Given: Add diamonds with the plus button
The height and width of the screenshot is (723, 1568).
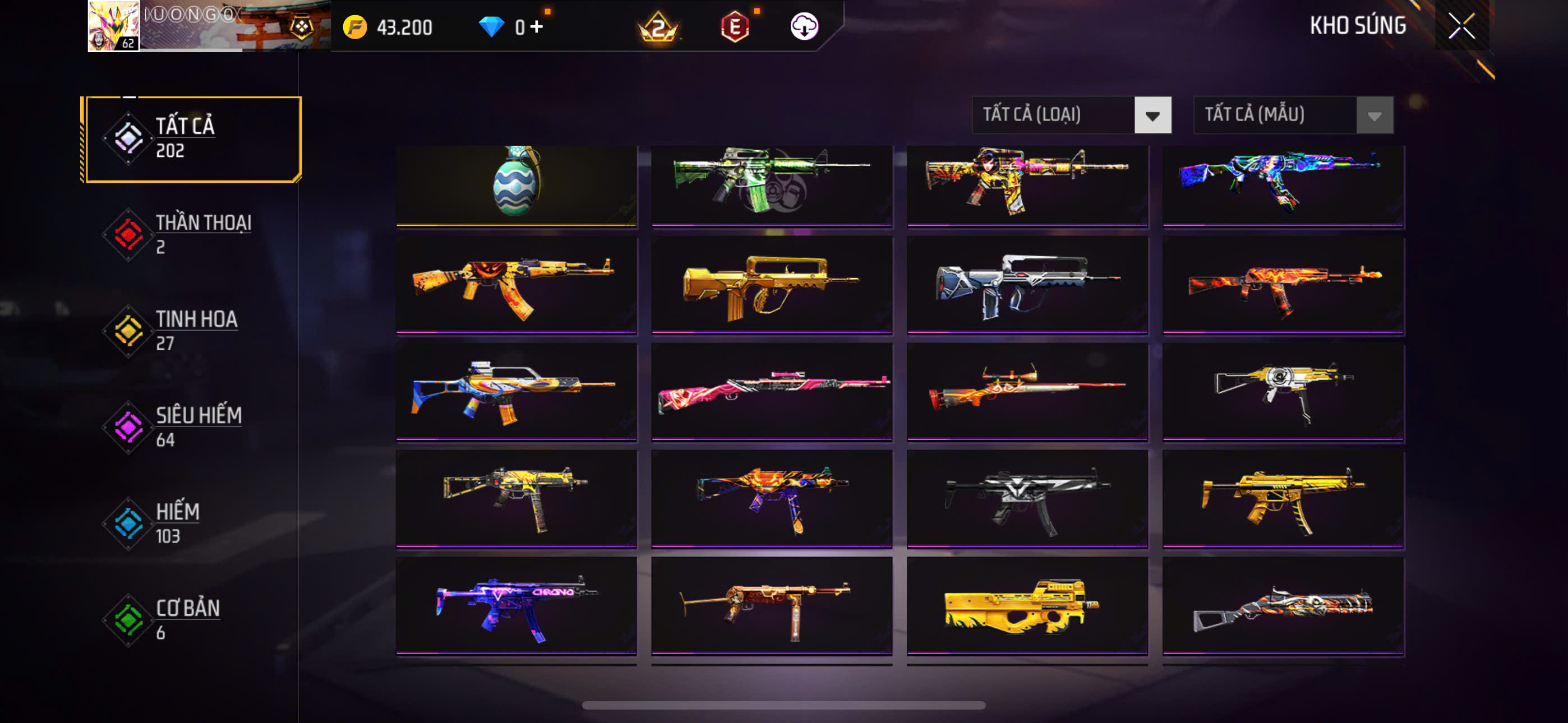Looking at the screenshot, I should coord(536,27).
